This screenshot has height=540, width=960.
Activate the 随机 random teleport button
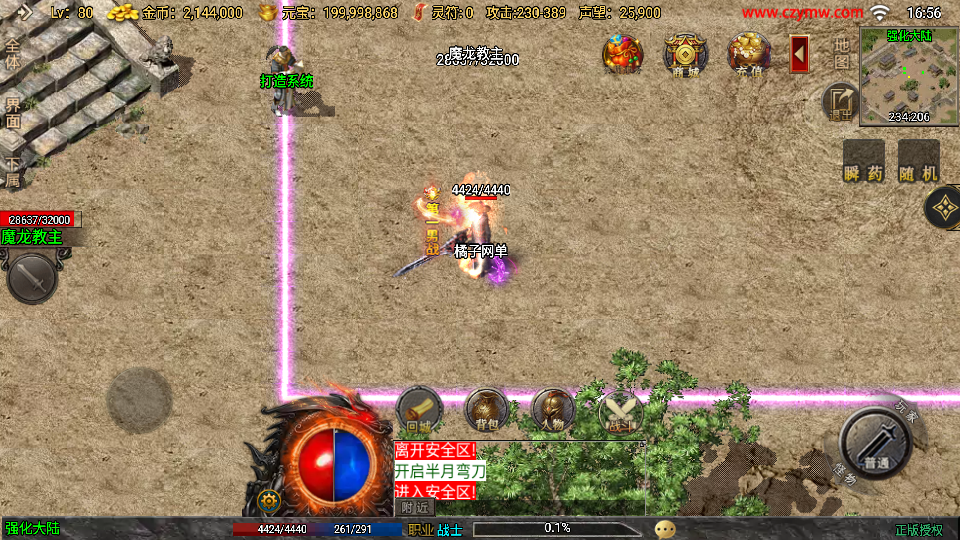(918, 162)
